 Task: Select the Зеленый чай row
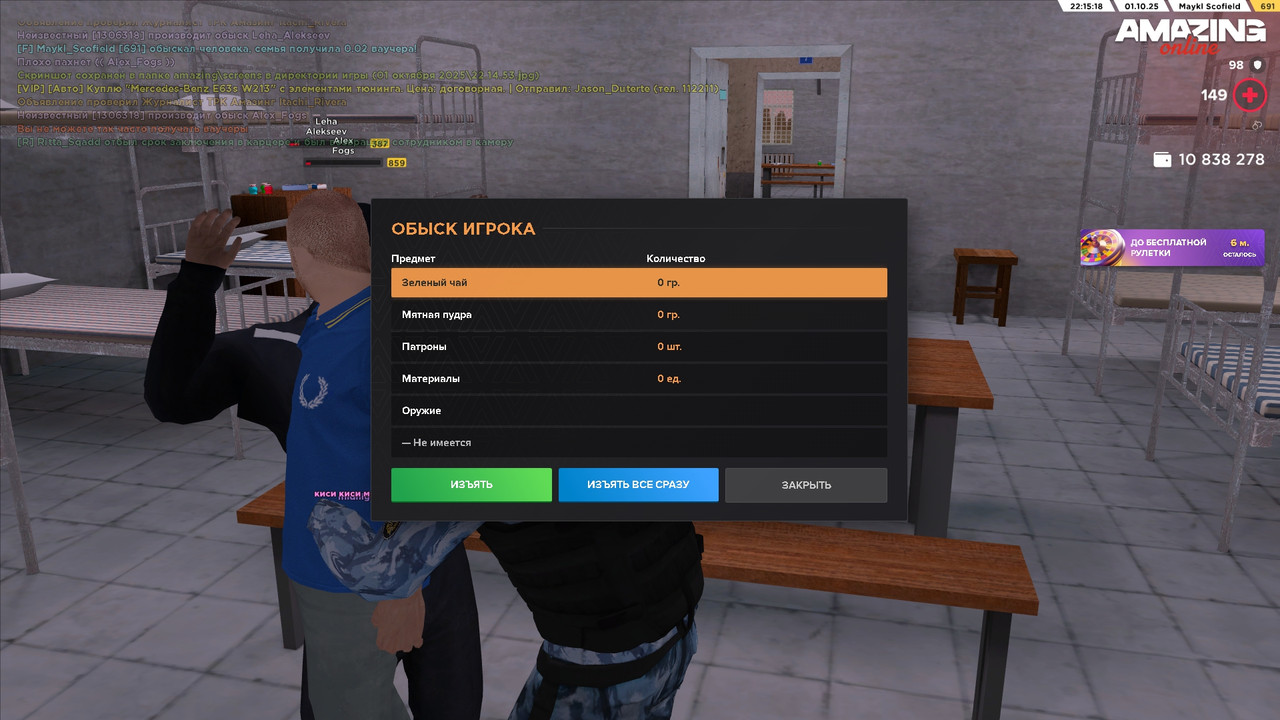[638, 283]
